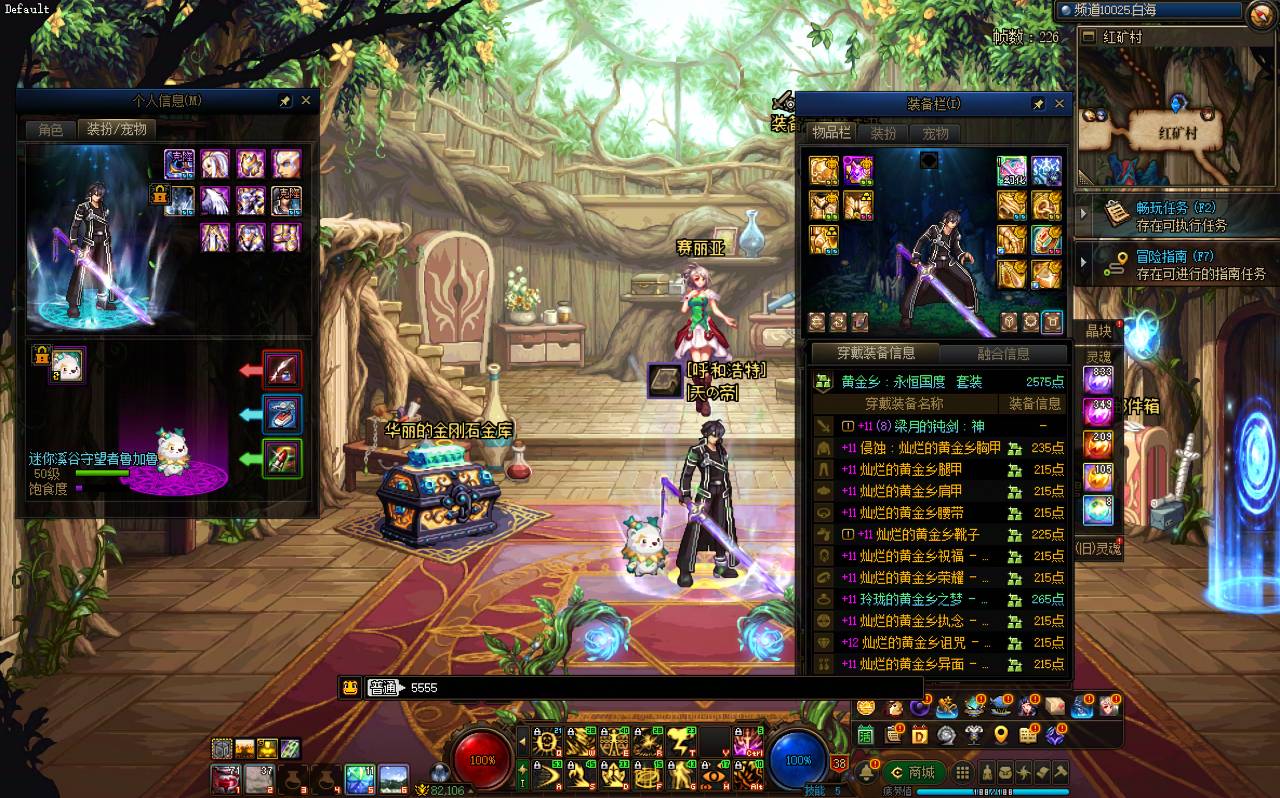Open the nine-dot grid menu button
This screenshot has height=798, width=1280.
962,772
